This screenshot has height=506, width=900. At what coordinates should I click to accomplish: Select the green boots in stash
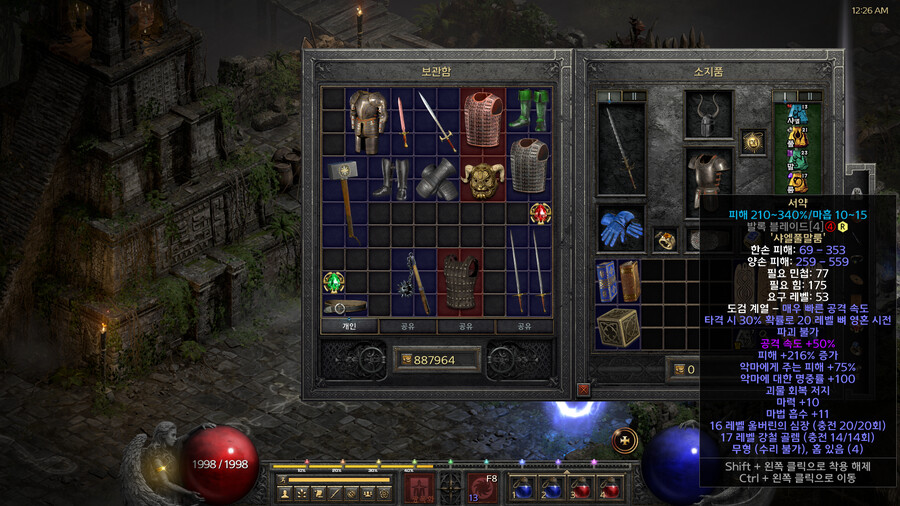tap(528, 108)
